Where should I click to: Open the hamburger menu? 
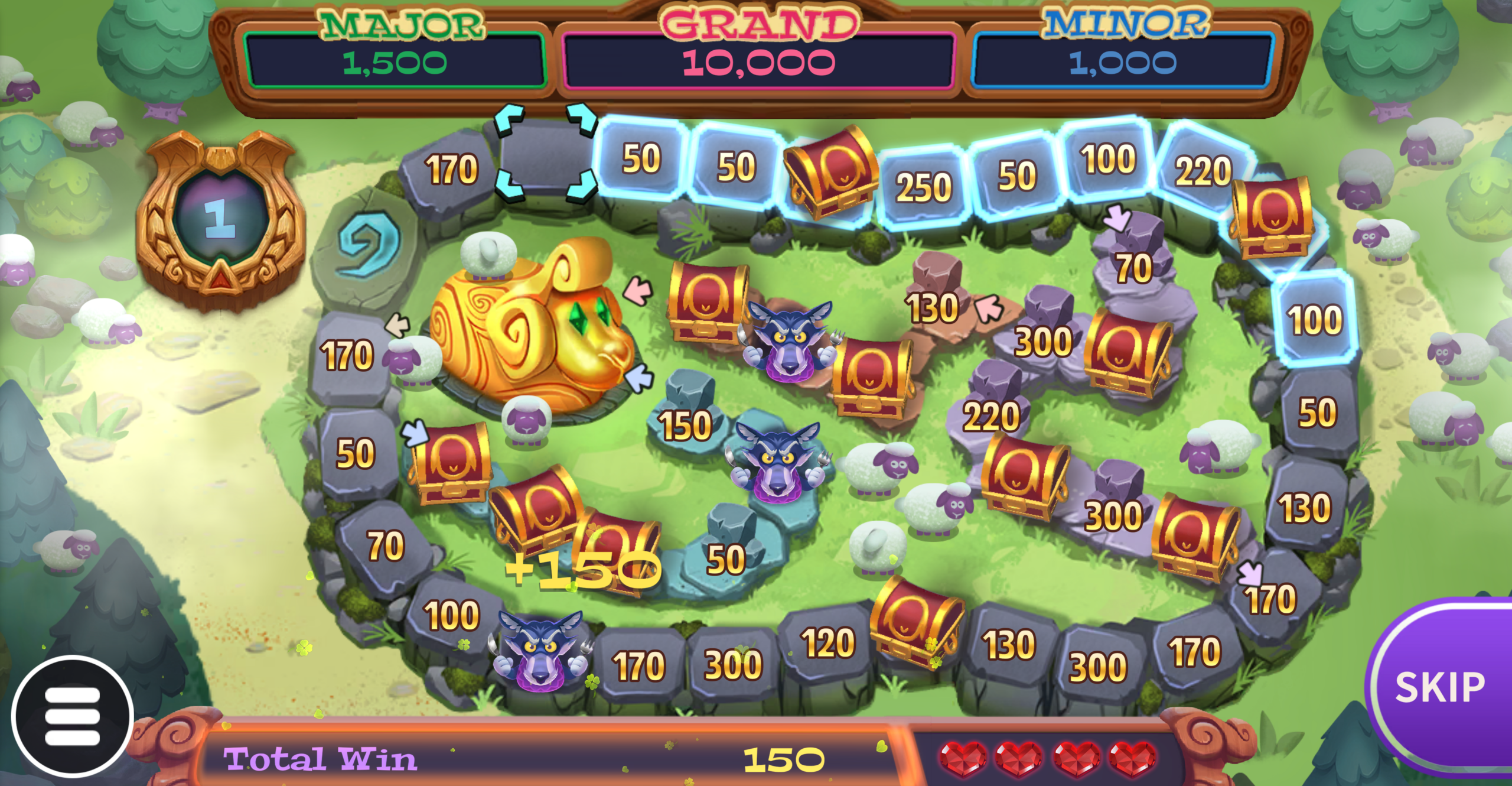72,716
